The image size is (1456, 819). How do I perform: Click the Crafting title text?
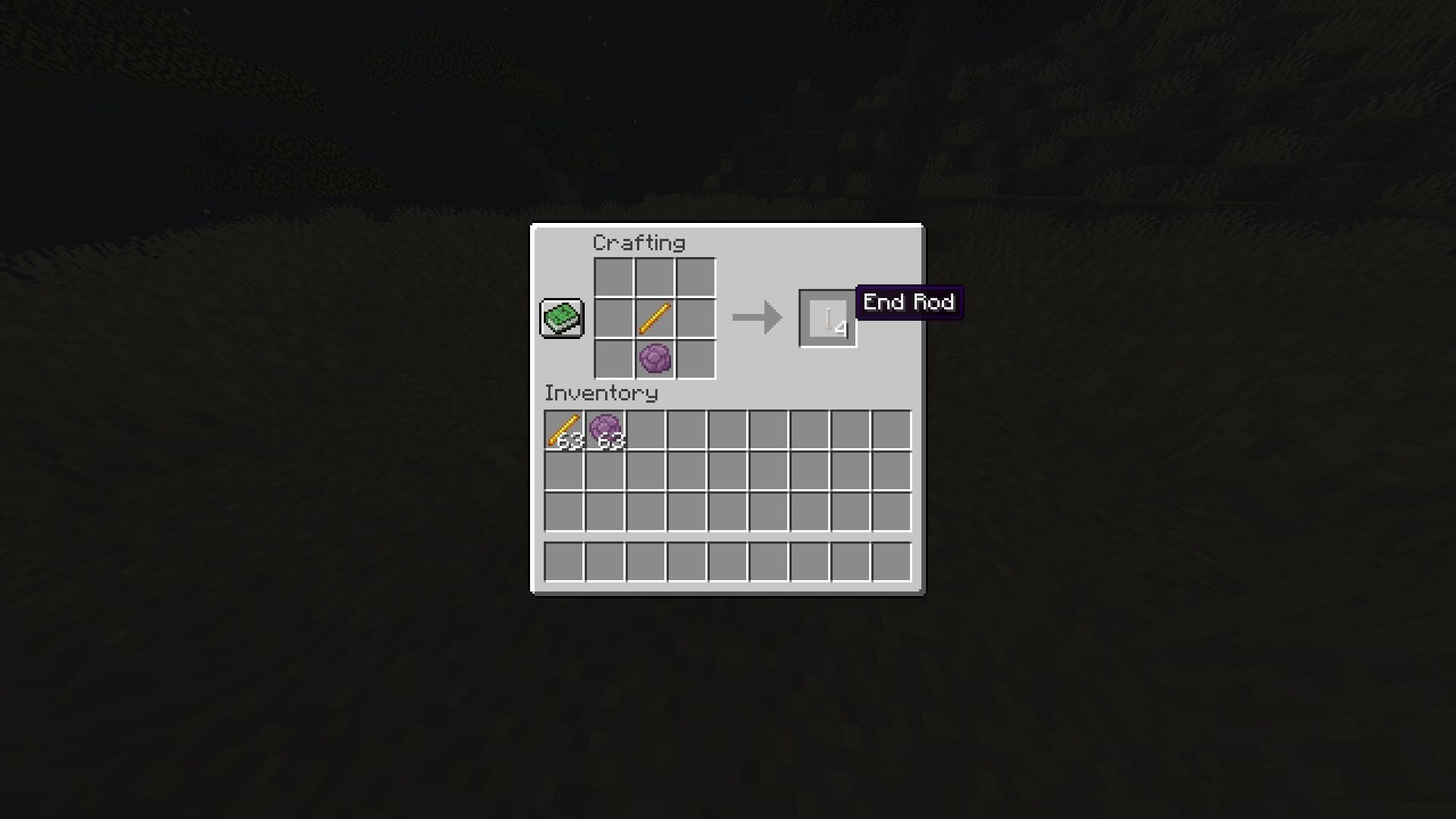[639, 243]
